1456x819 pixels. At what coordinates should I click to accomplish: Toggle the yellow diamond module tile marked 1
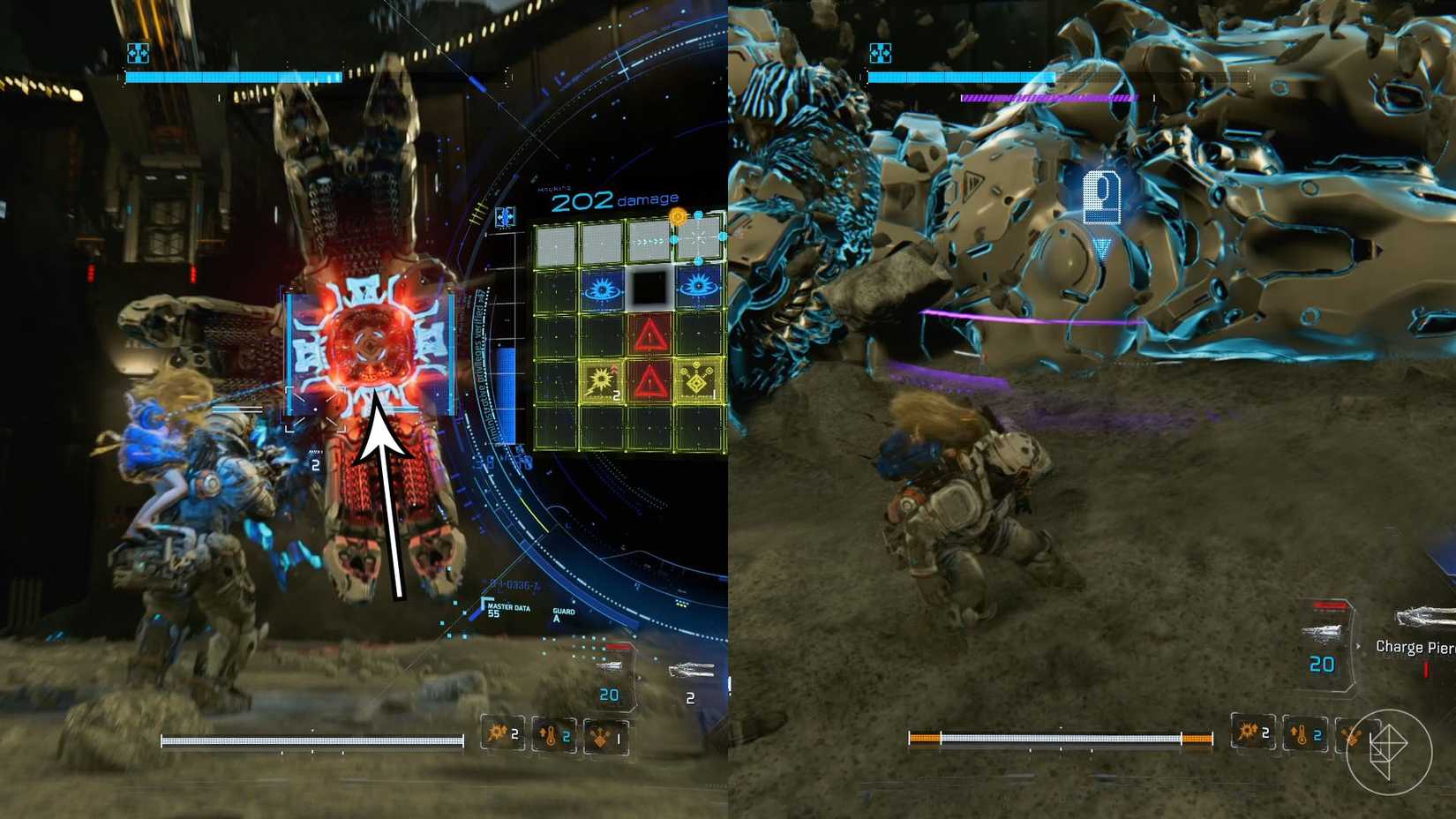point(697,381)
